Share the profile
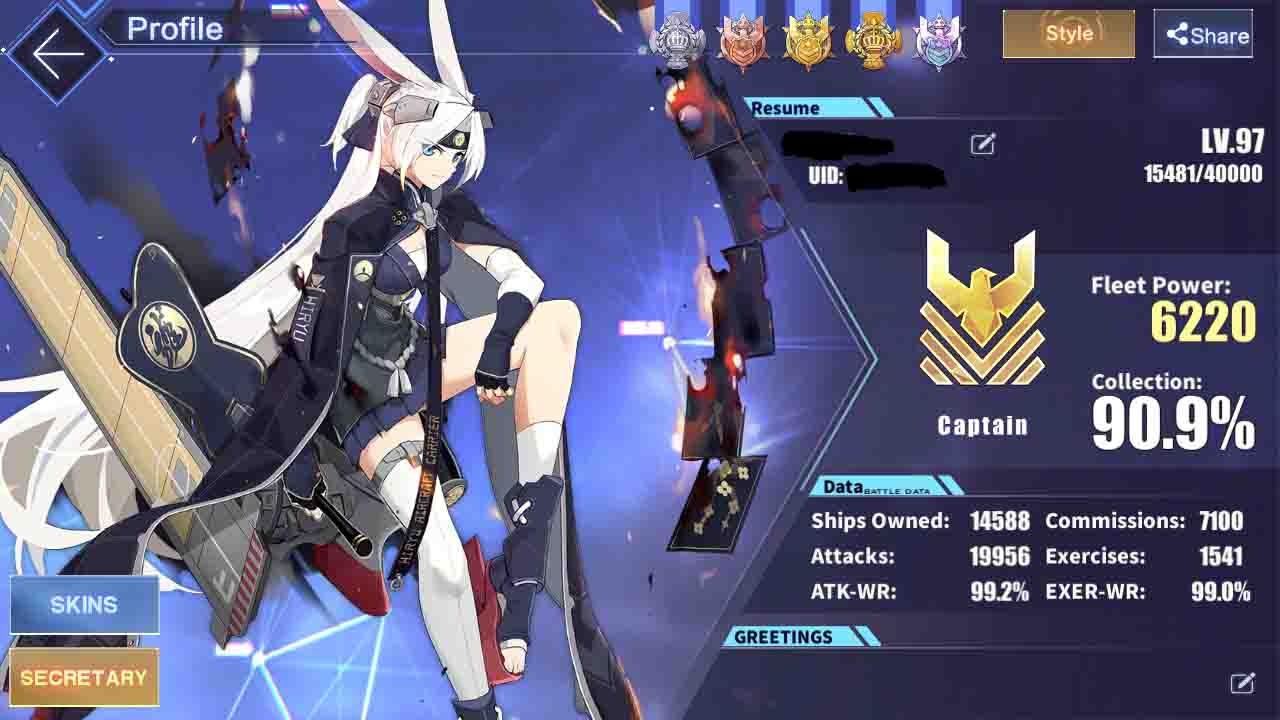The height and width of the screenshot is (720, 1280). pyautogui.click(x=1203, y=35)
